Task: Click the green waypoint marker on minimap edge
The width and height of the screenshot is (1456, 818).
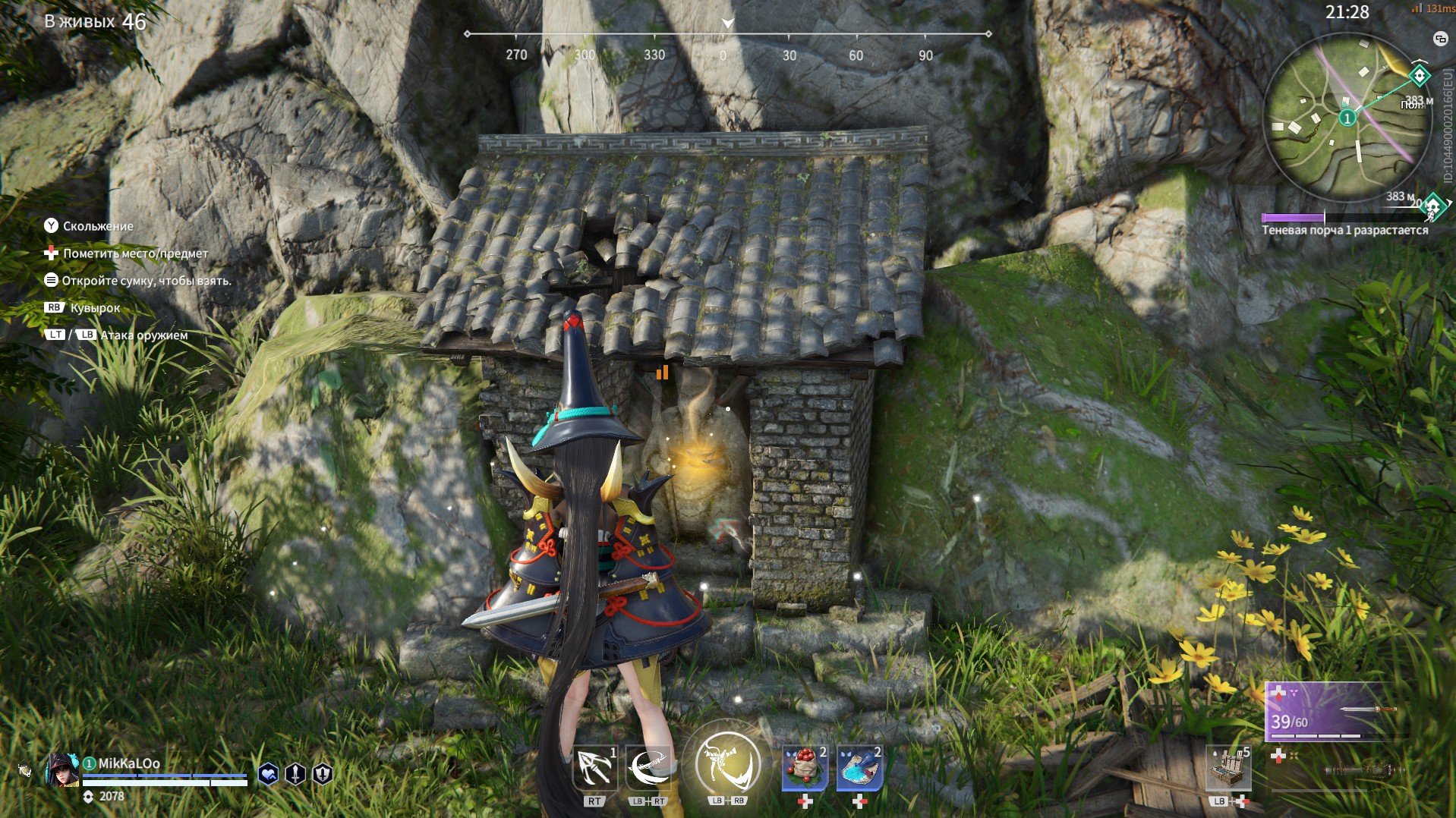Action: pyautogui.click(x=1419, y=75)
